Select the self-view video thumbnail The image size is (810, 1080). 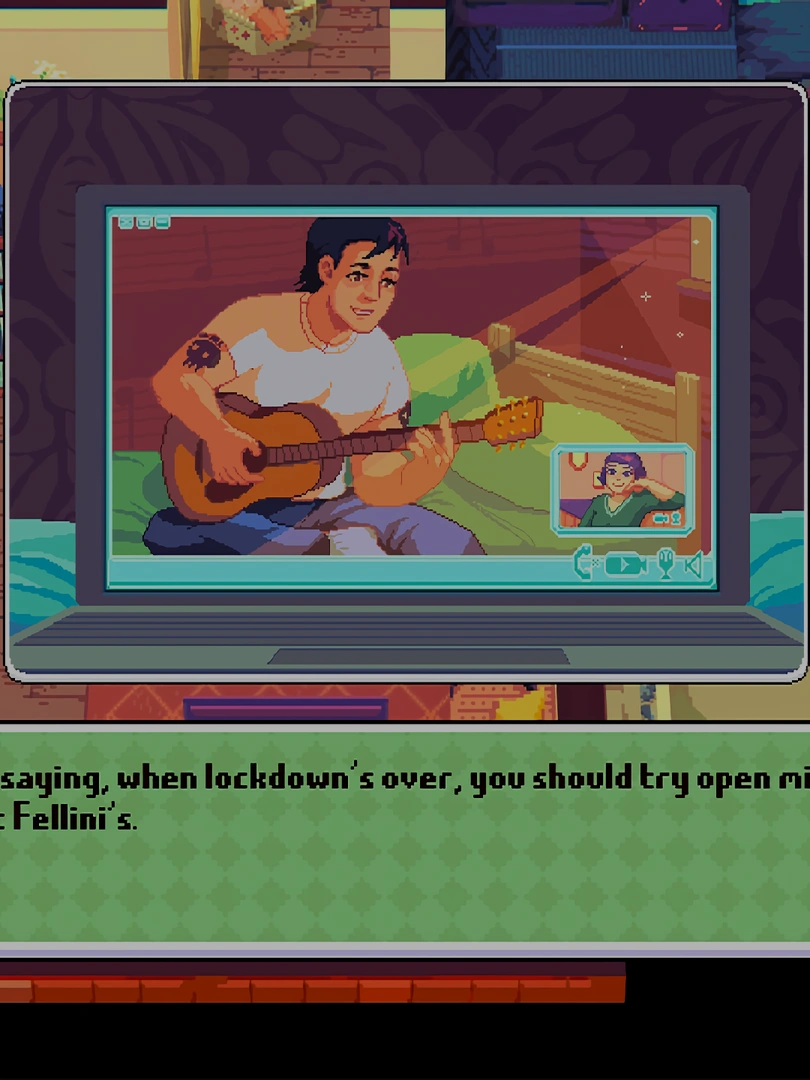(621, 490)
